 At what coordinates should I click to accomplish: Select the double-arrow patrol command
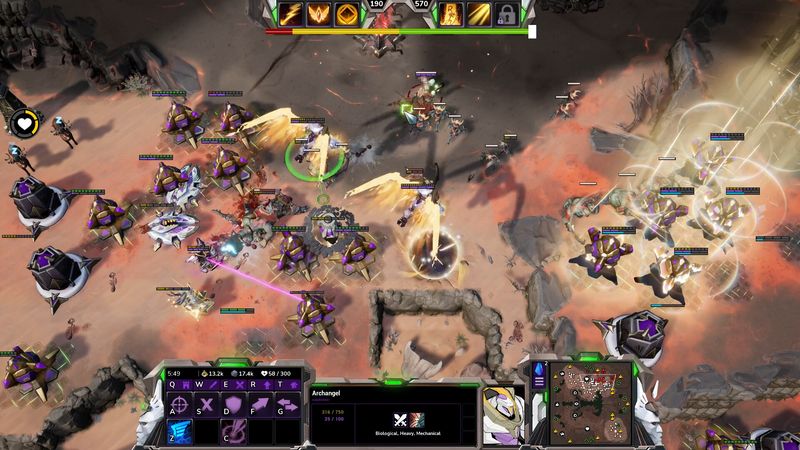[285, 405]
